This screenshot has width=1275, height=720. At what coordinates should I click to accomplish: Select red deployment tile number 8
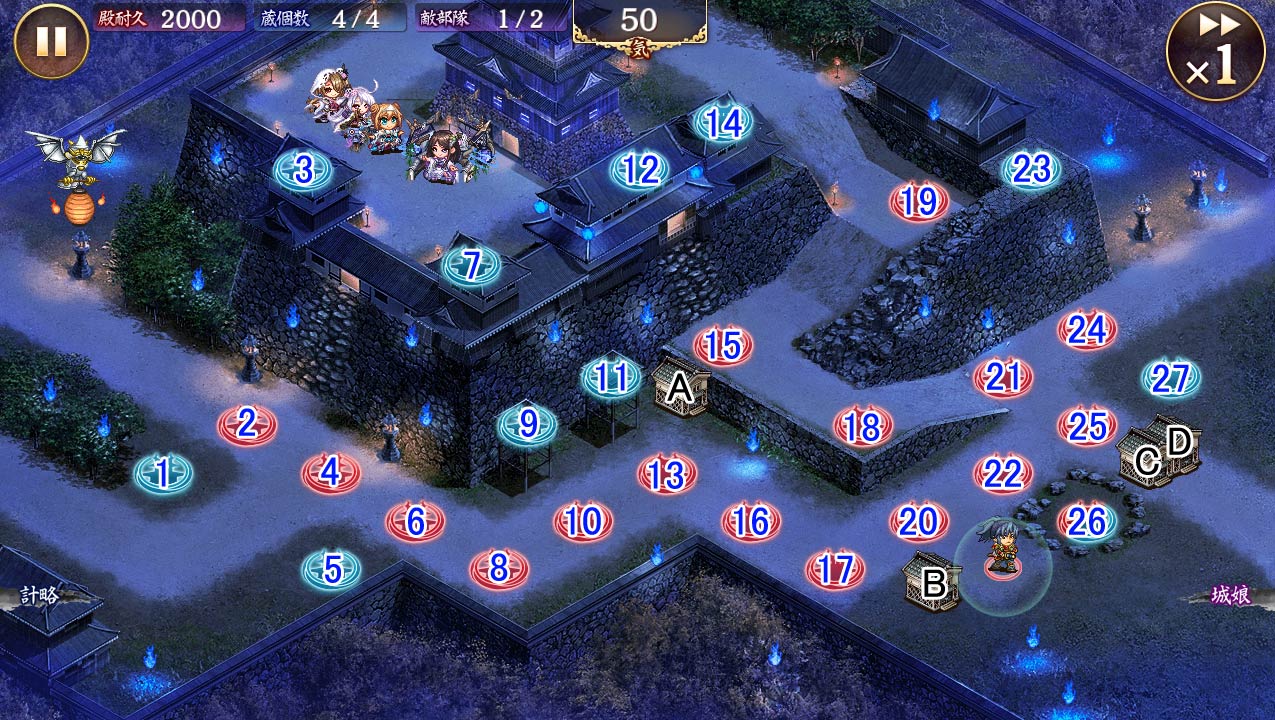coord(498,569)
